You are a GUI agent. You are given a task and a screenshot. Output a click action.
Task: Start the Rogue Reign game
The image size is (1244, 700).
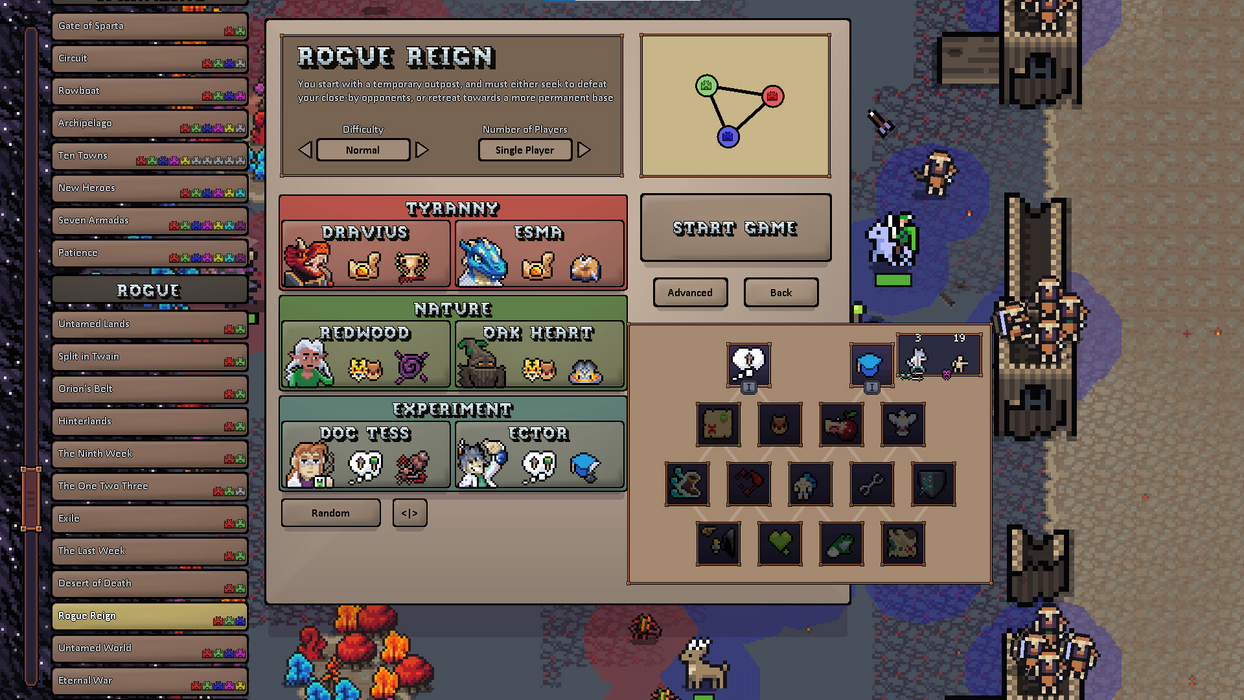coord(735,228)
